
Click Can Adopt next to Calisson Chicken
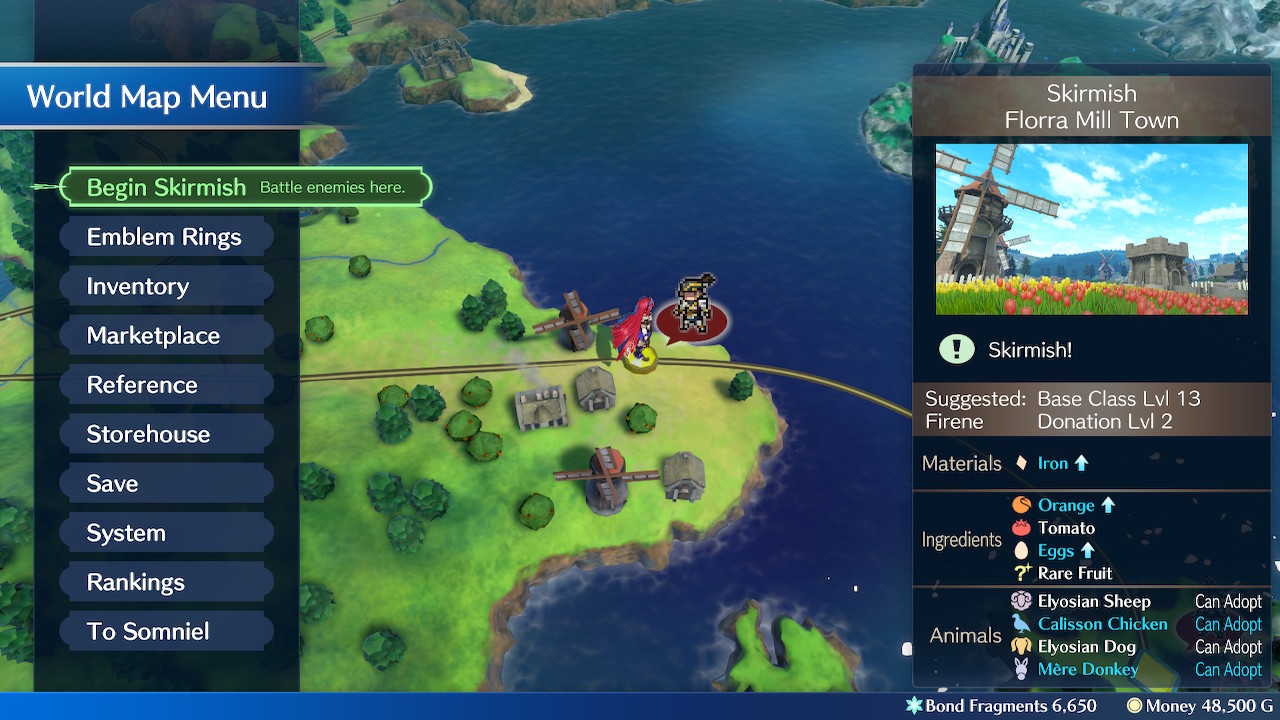(1228, 623)
